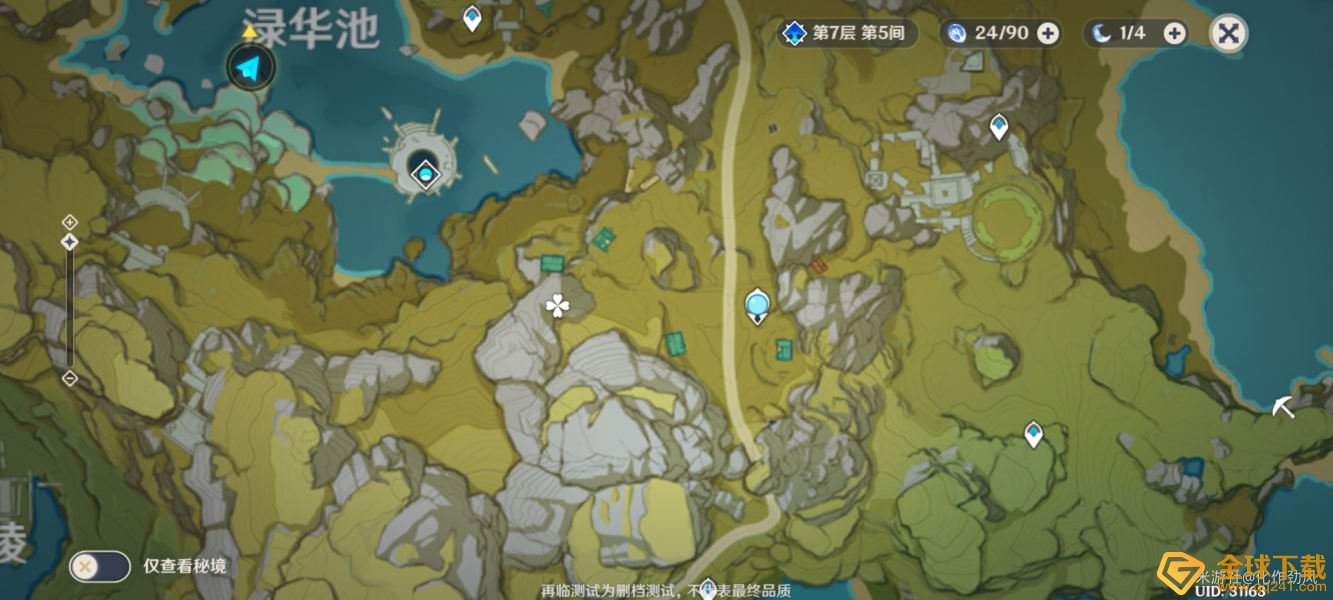Select the round blue pin beside the road
The width and height of the screenshot is (1333, 600).
[758, 304]
